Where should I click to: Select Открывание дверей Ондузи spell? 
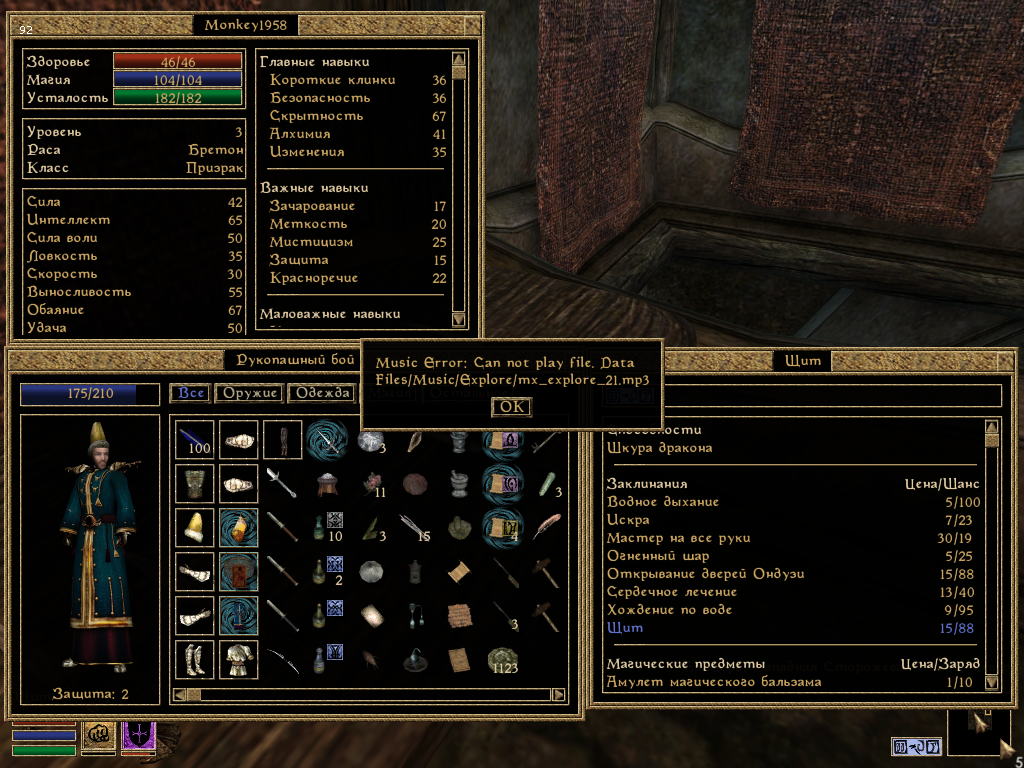click(x=705, y=574)
